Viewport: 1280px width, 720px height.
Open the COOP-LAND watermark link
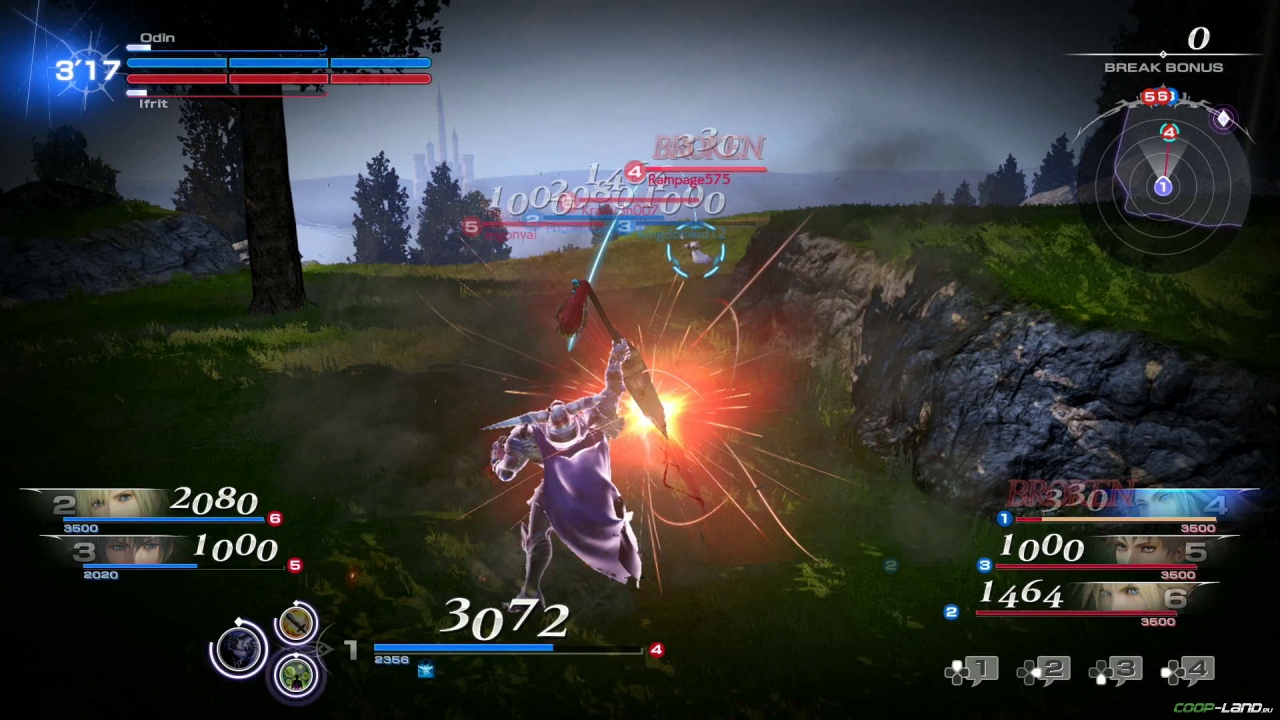click(x=1222, y=708)
